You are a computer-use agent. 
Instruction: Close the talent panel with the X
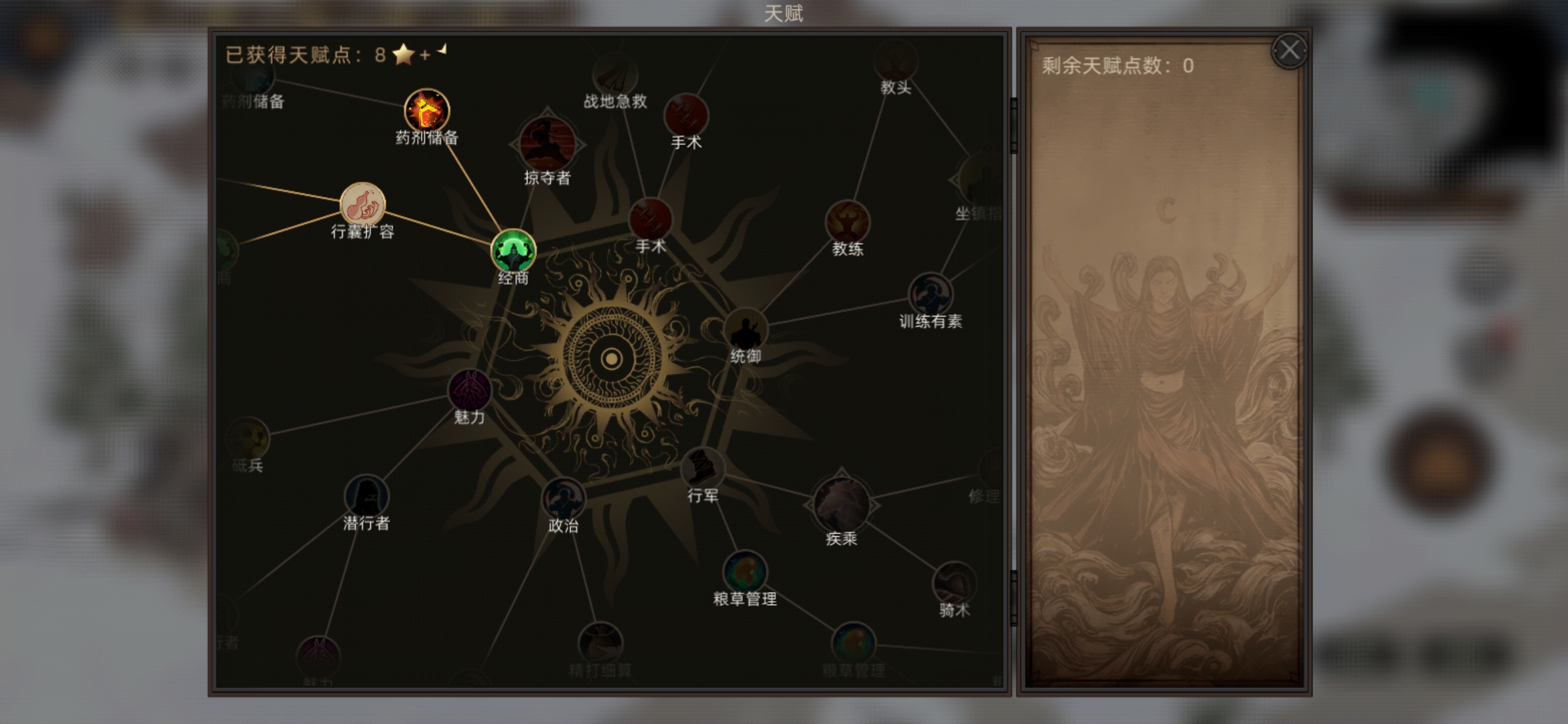[x=1289, y=51]
